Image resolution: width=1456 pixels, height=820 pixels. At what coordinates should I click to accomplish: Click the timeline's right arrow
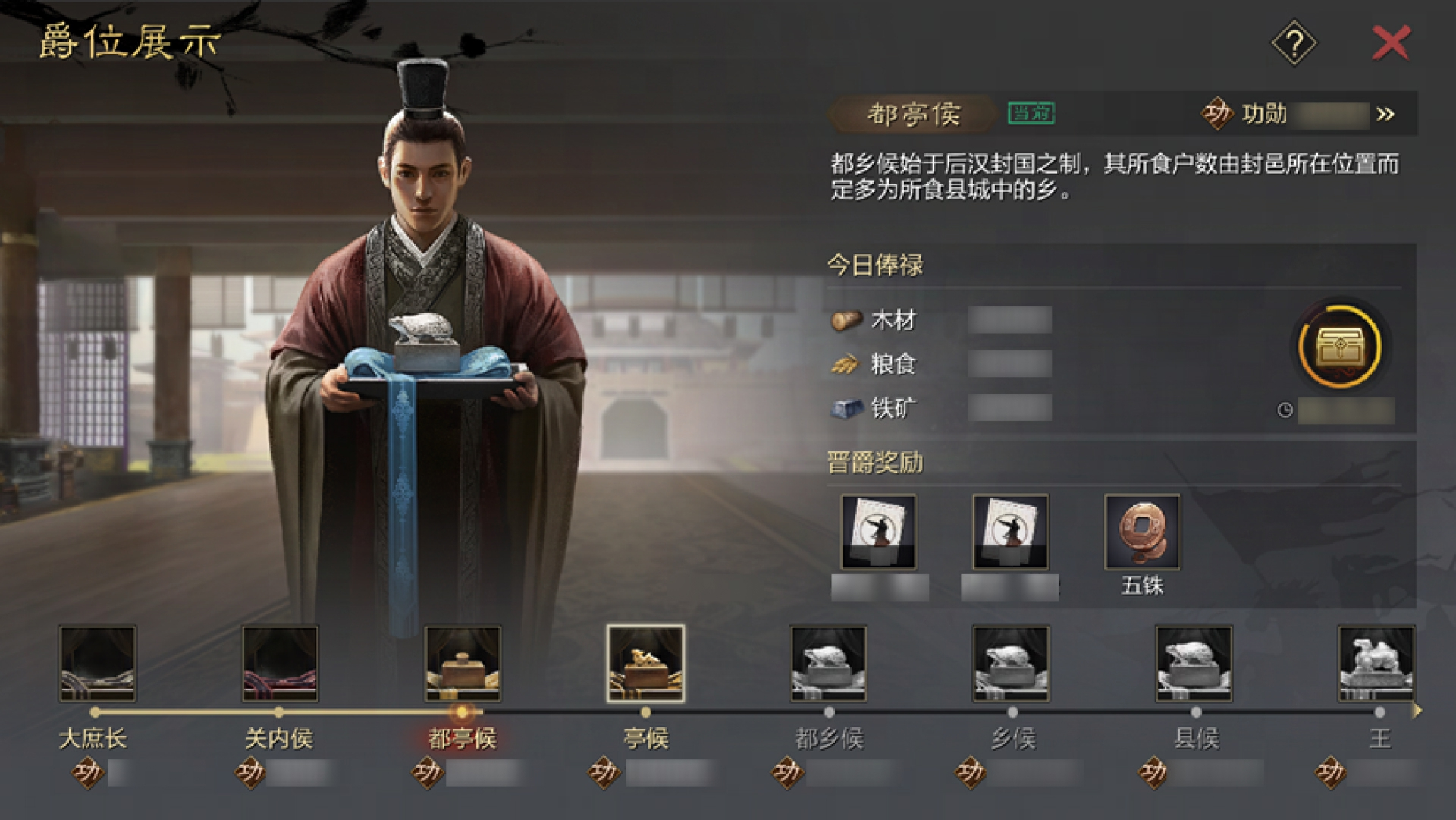coord(1417,712)
